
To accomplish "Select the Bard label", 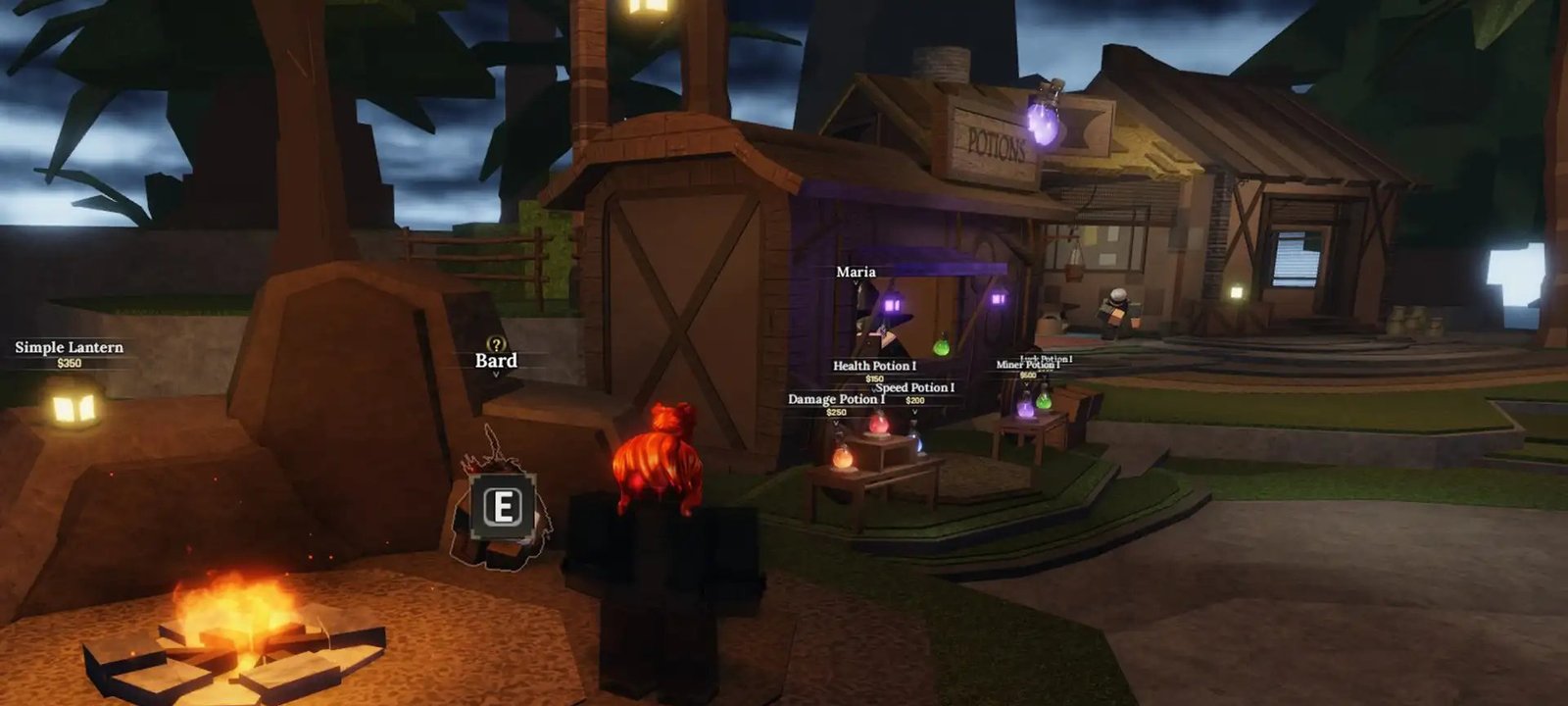I will pyautogui.click(x=496, y=361).
